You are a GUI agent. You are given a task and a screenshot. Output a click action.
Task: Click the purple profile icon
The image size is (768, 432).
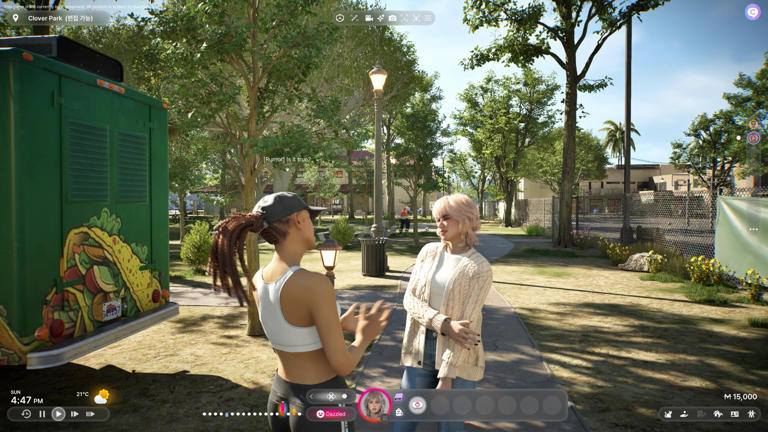click(752, 12)
